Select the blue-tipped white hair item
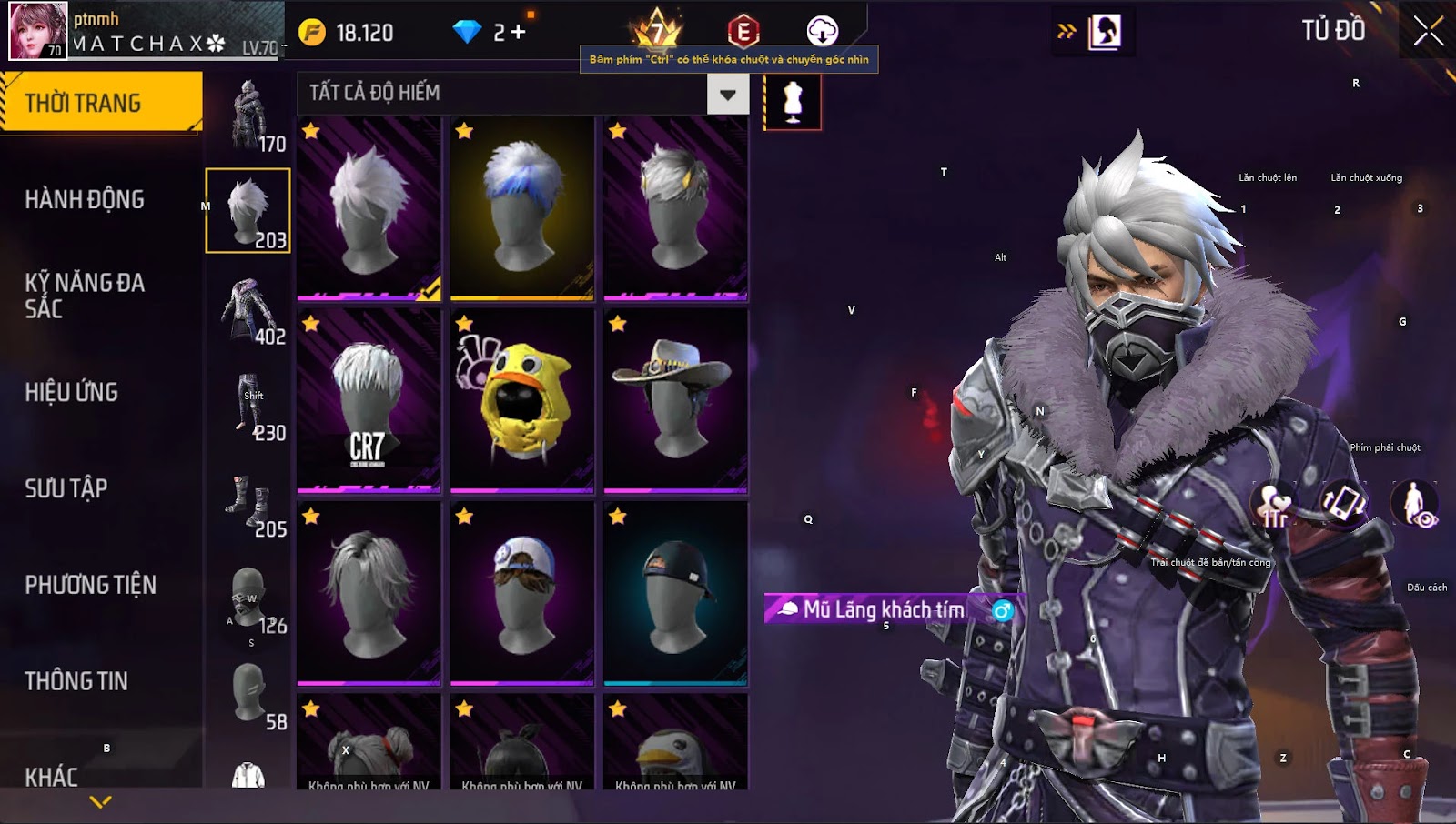1456x824 pixels. [521, 207]
